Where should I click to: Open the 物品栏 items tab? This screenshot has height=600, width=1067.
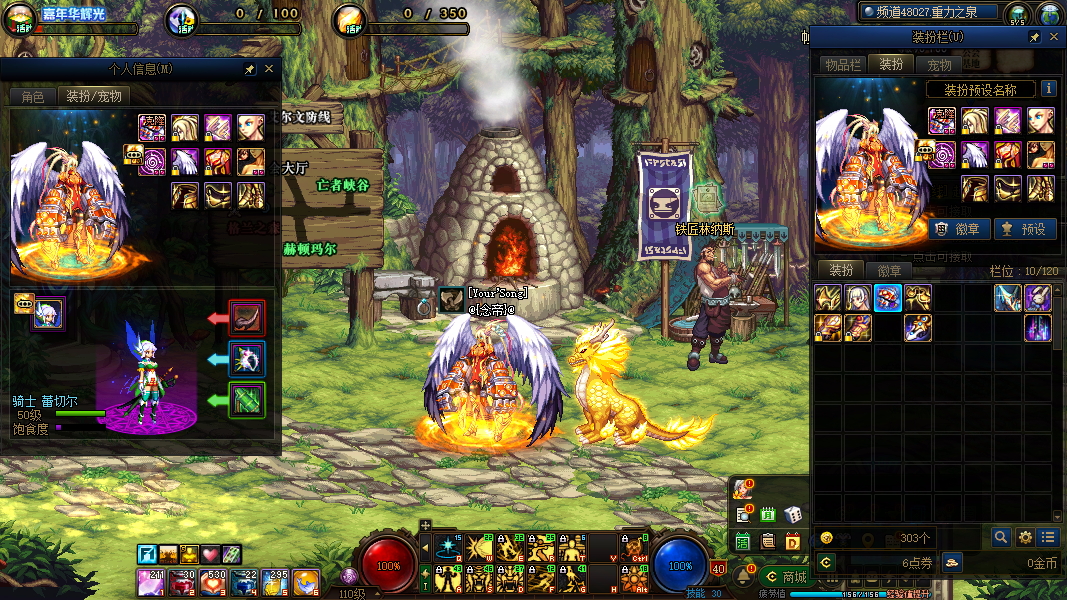pyautogui.click(x=842, y=65)
